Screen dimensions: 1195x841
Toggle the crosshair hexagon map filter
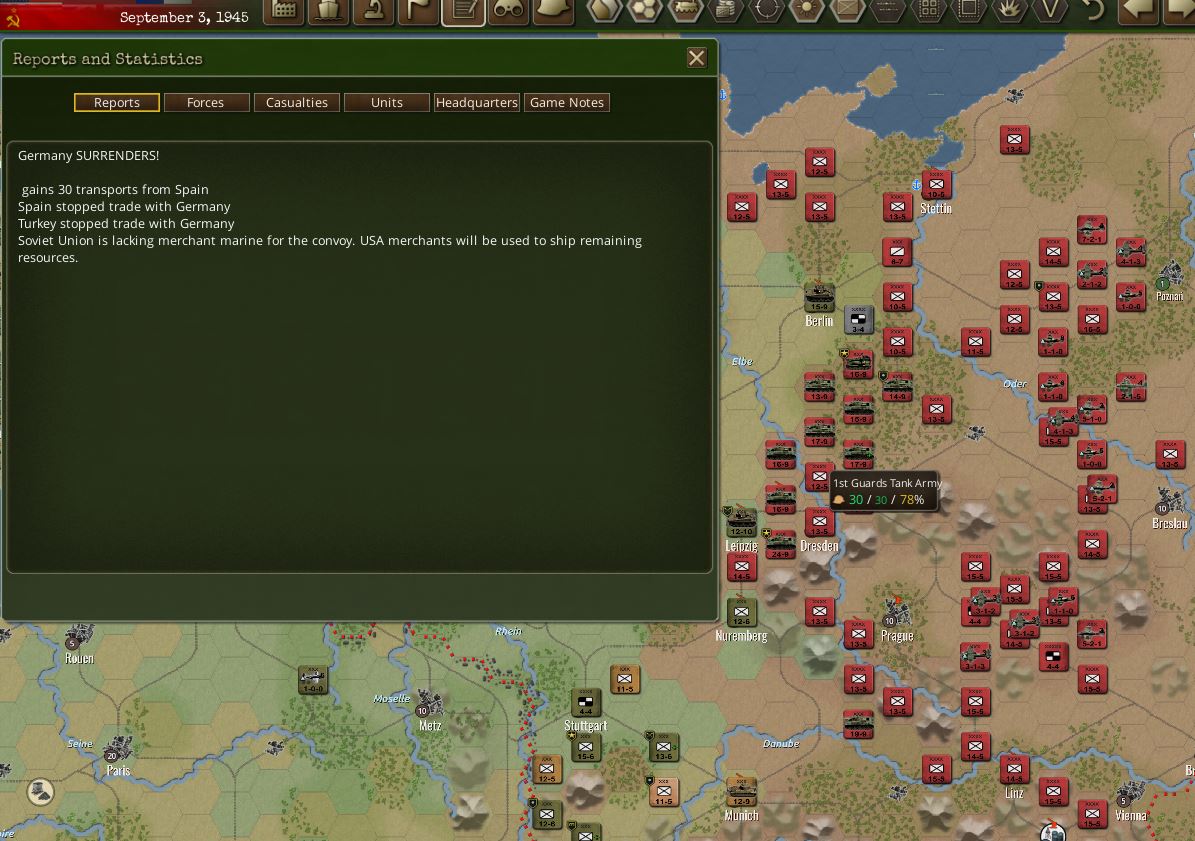(x=767, y=10)
